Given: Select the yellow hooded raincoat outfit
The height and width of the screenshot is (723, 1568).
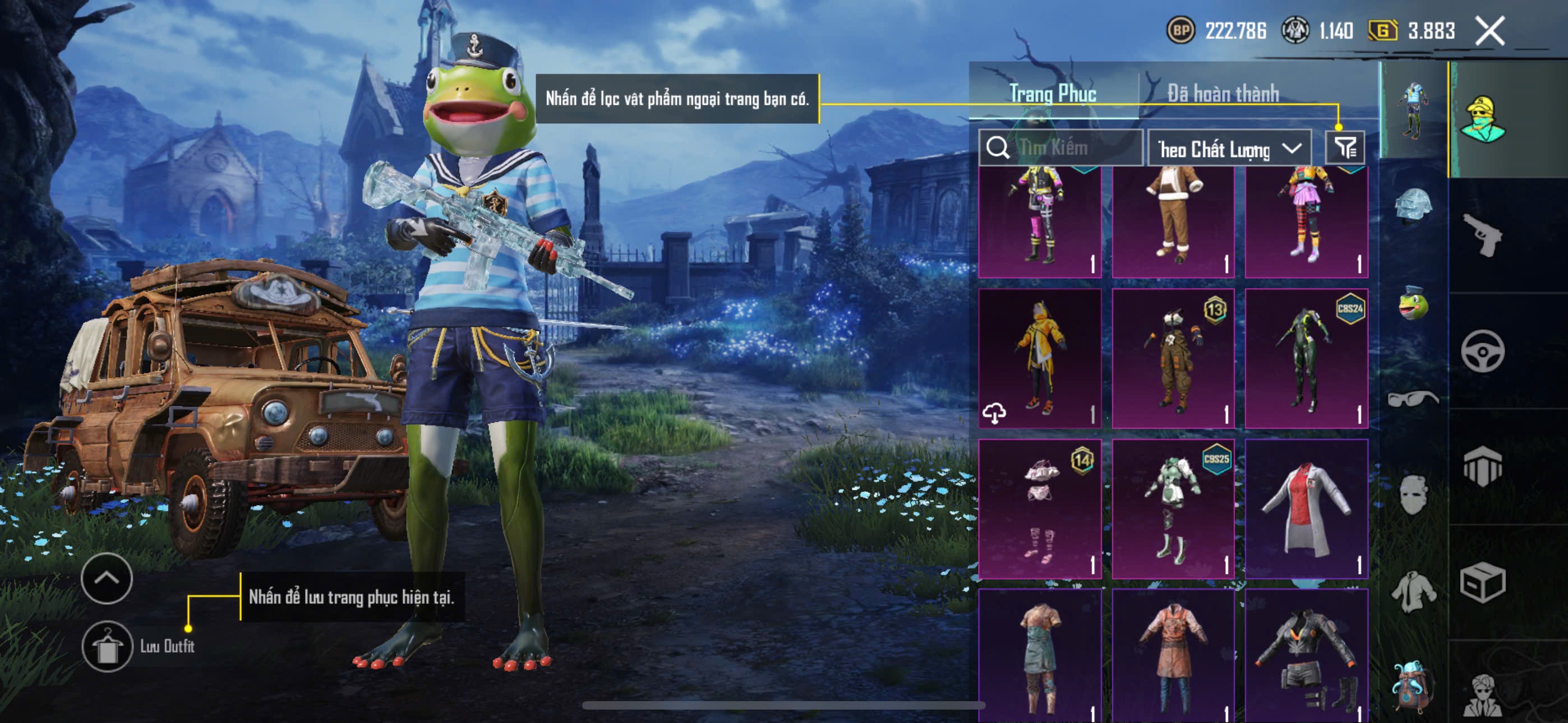Looking at the screenshot, I should click(1039, 358).
